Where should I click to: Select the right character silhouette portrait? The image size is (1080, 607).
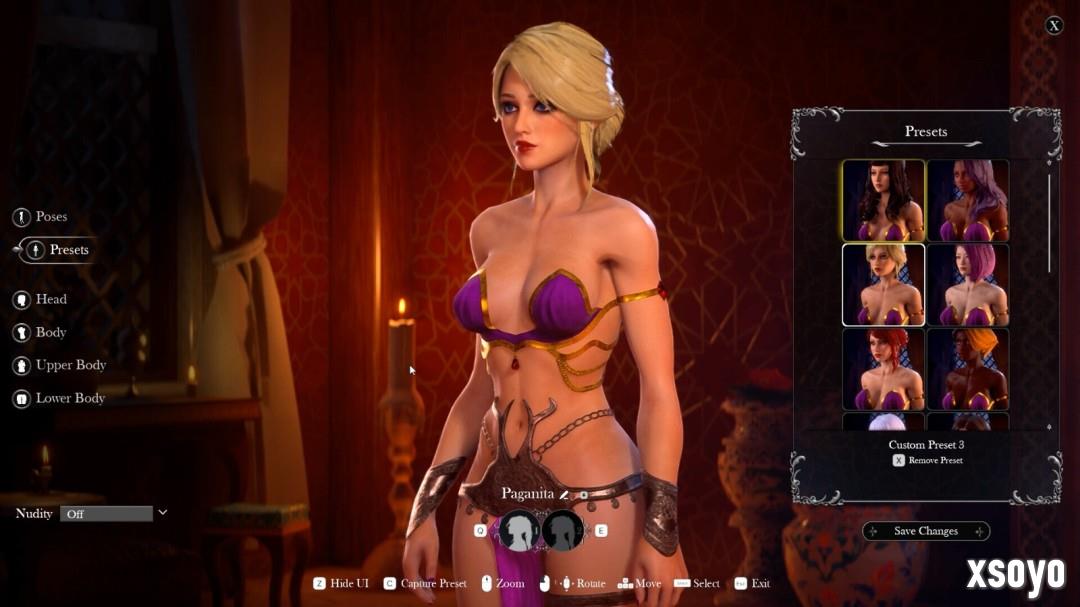point(563,531)
